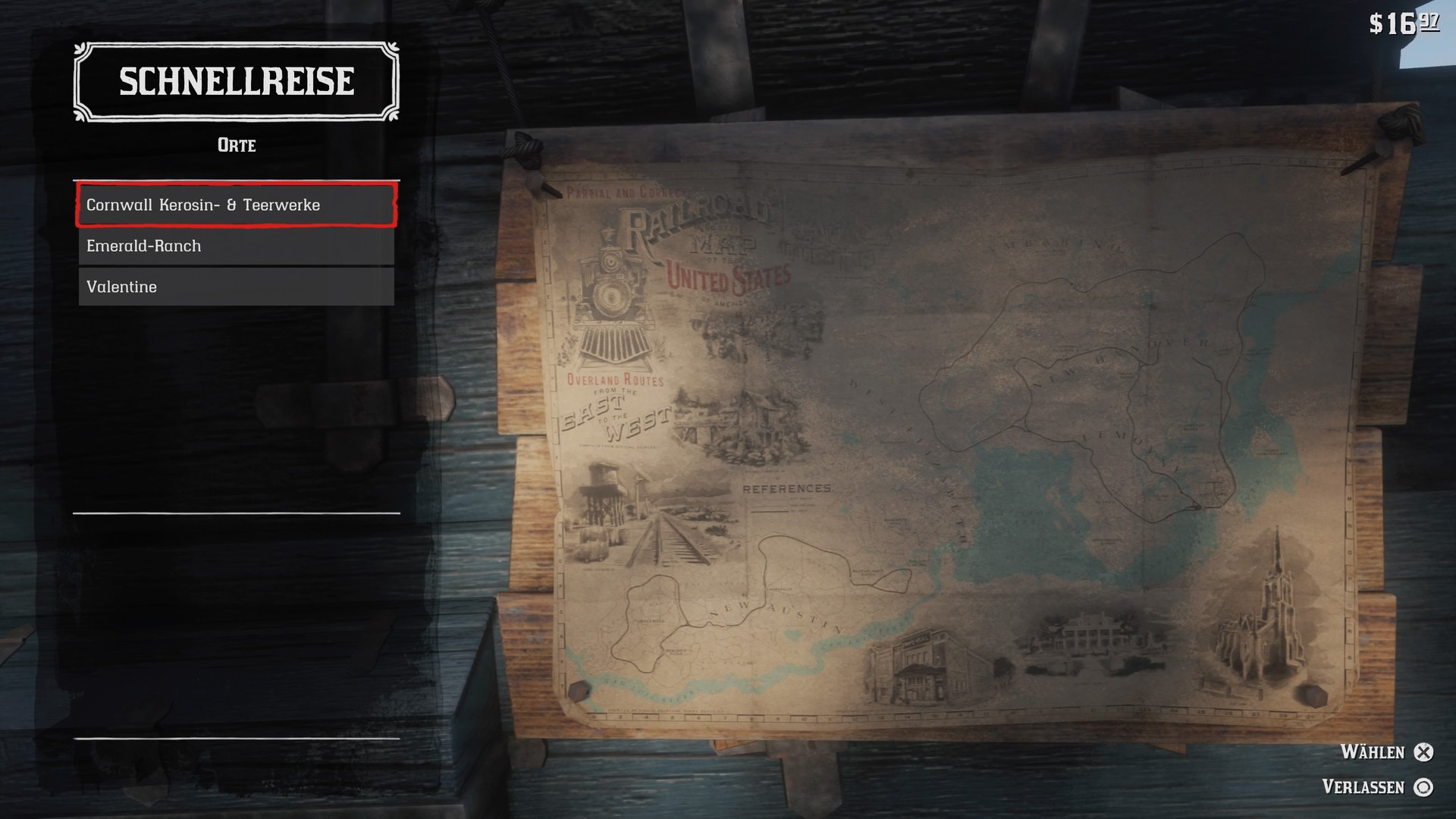The width and height of the screenshot is (1456, 819).
Task: Click the map's bottom coordinate scale ruler
Action: point(872,717)
